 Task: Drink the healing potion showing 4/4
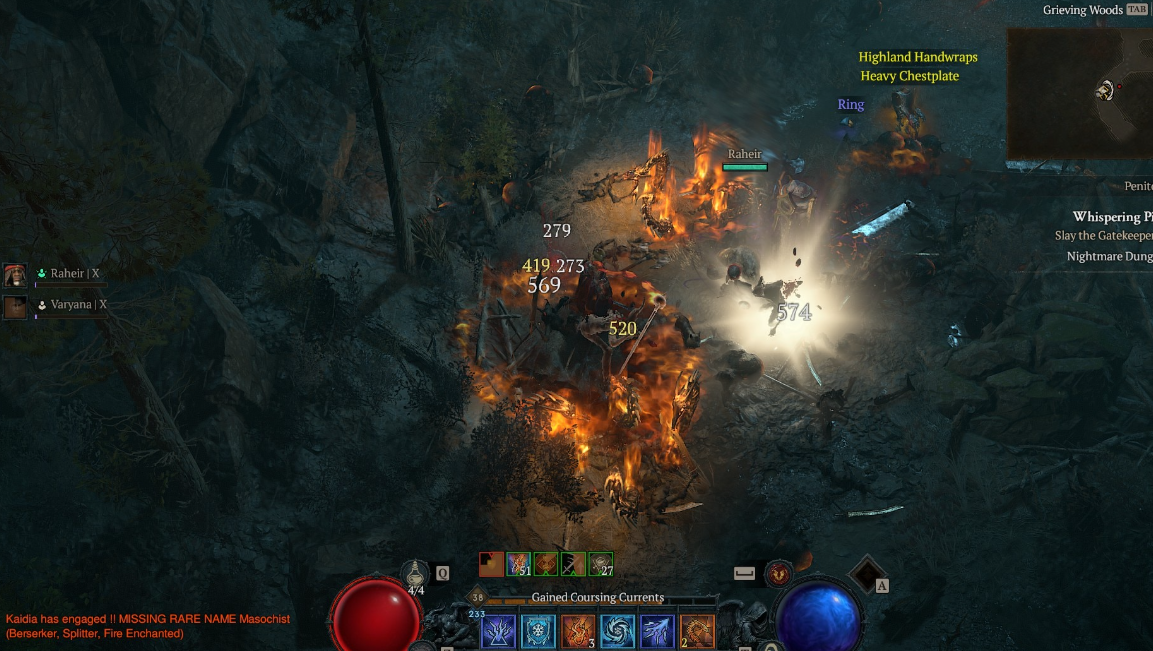click(x=416, y=574)
